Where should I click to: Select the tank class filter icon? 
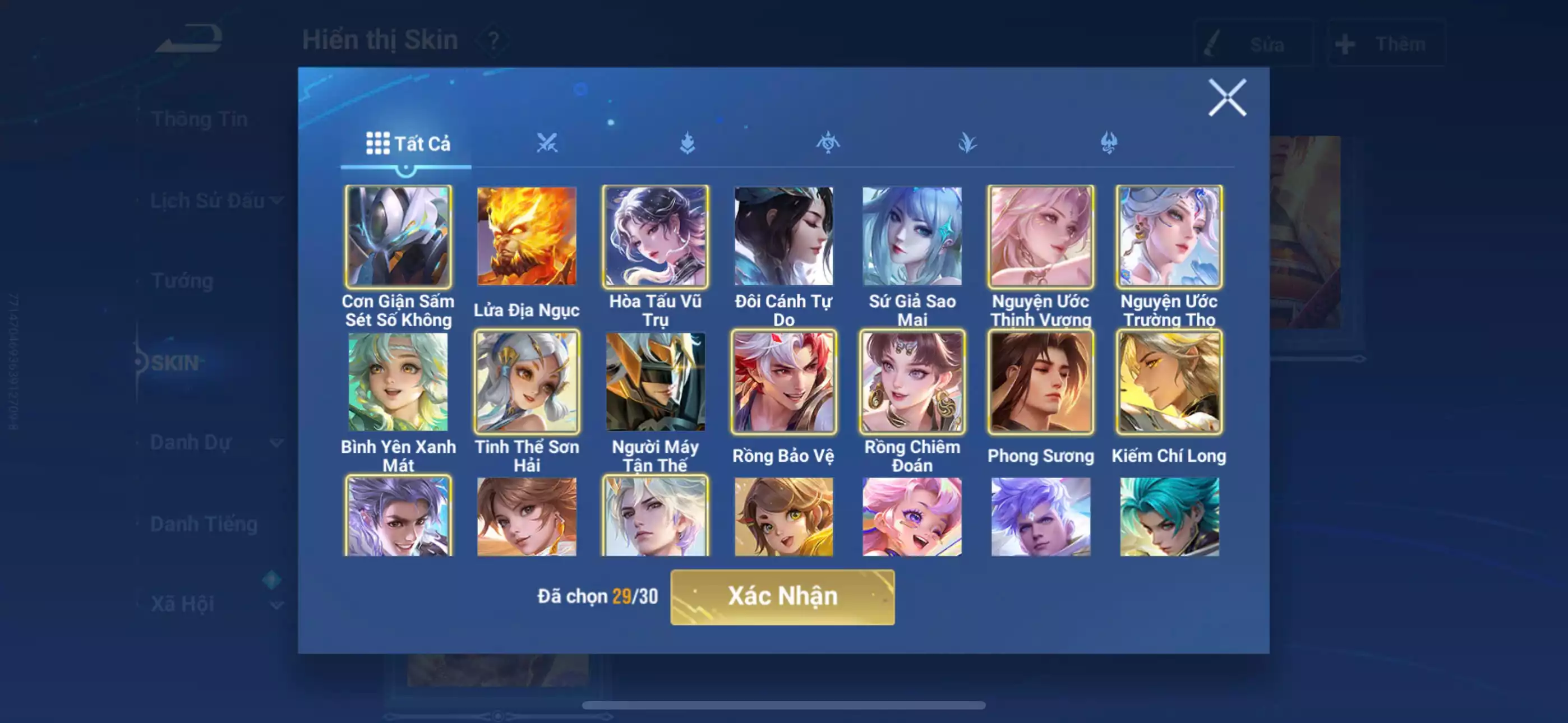pos(689,143)
